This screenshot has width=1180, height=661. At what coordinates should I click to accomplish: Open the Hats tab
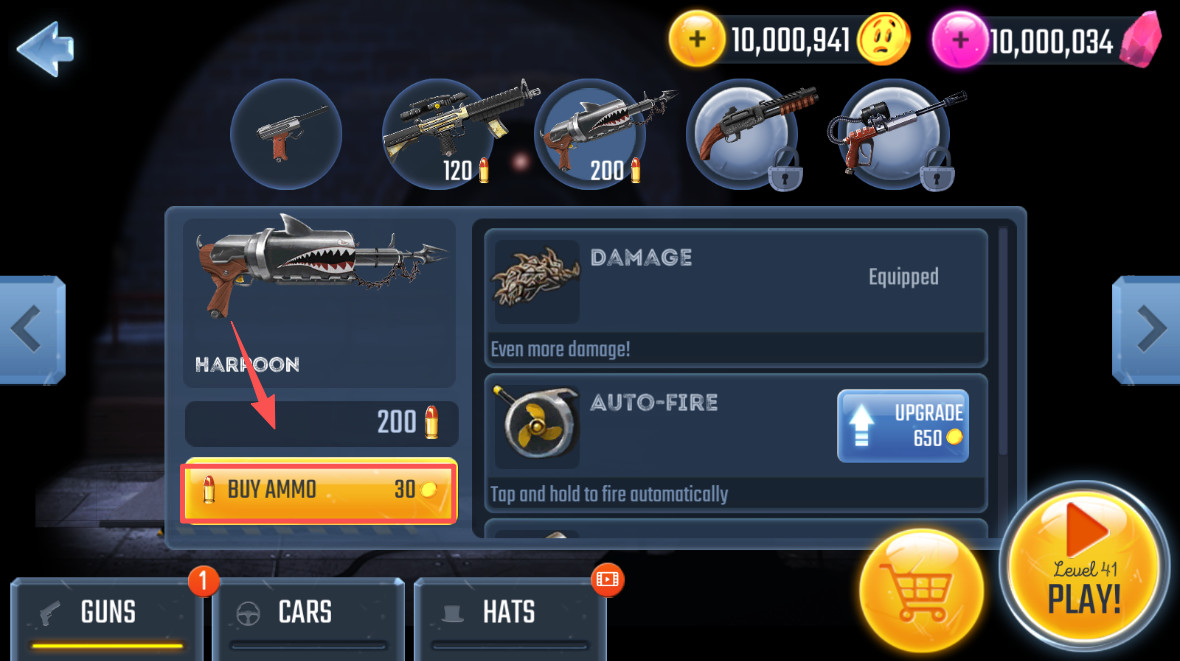pyautogui.click(x=509, y=613)
